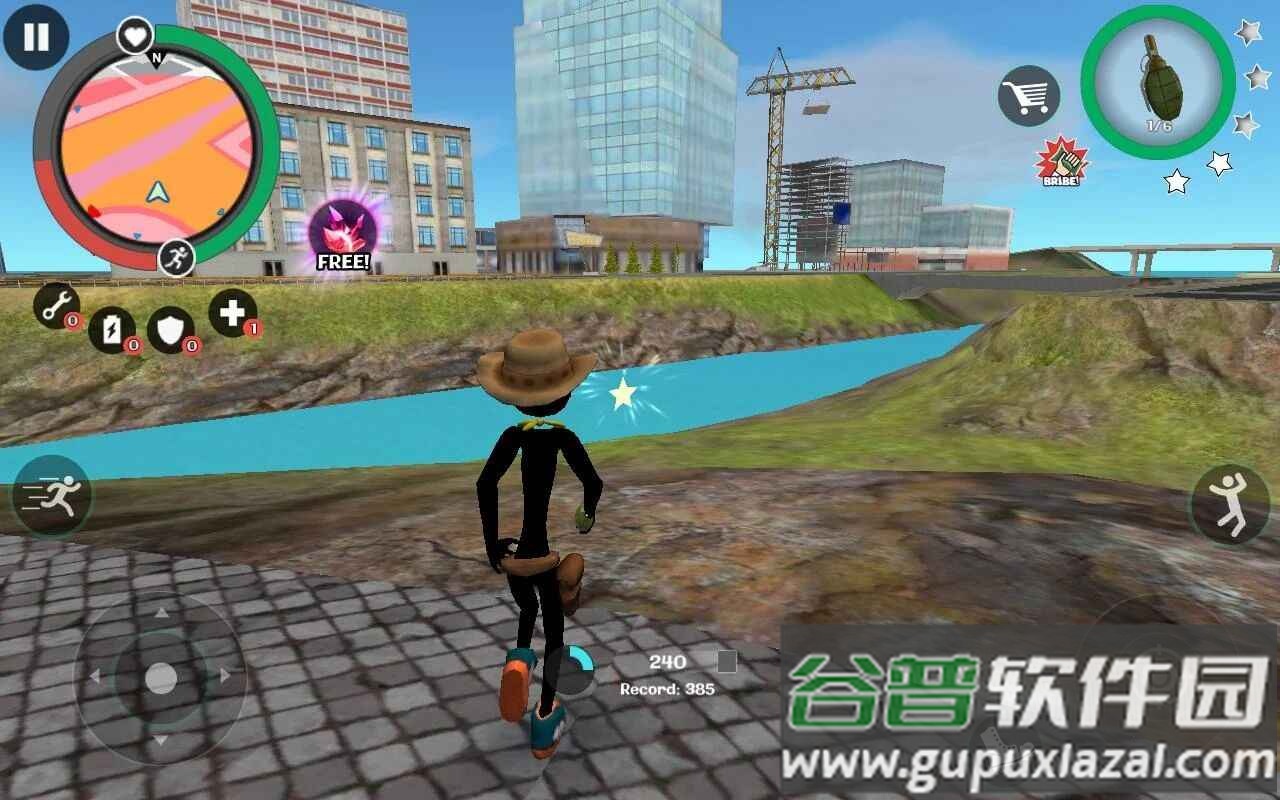Tap the virtual movement joystick
This screenshot has height=800, width=1280.
click(160, 678)
